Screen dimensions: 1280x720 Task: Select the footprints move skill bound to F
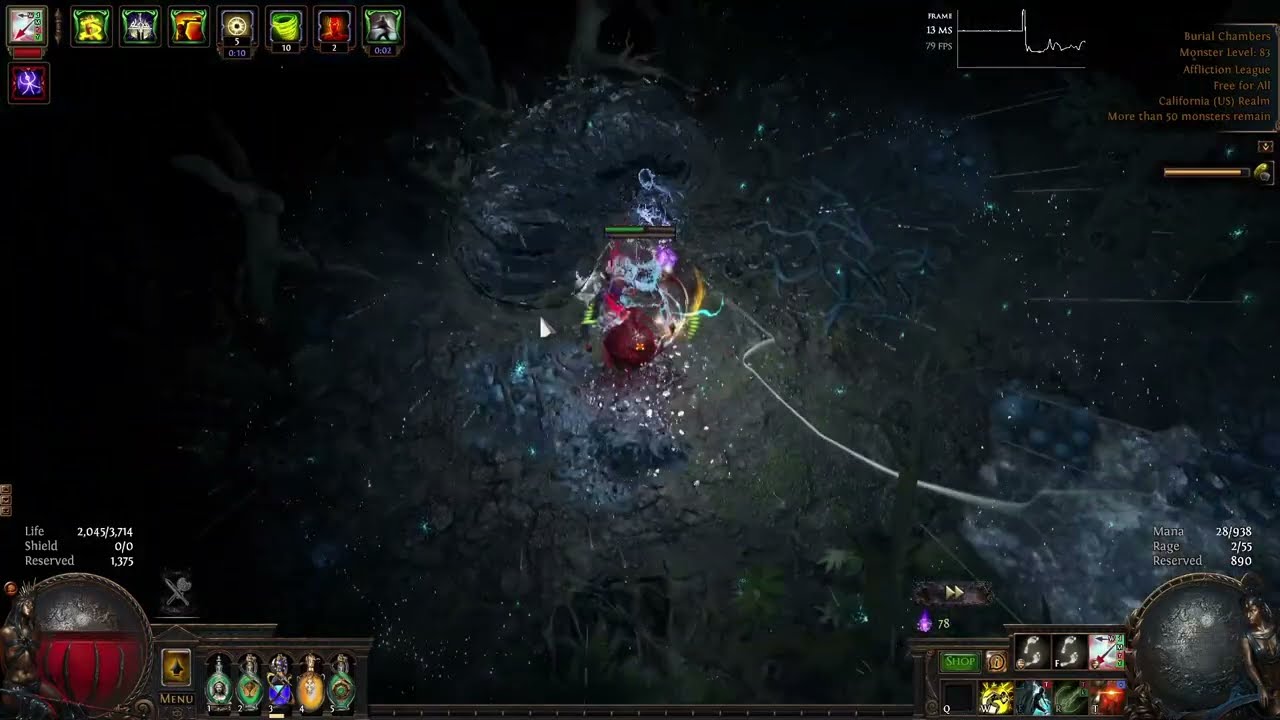coord(1069,652)
